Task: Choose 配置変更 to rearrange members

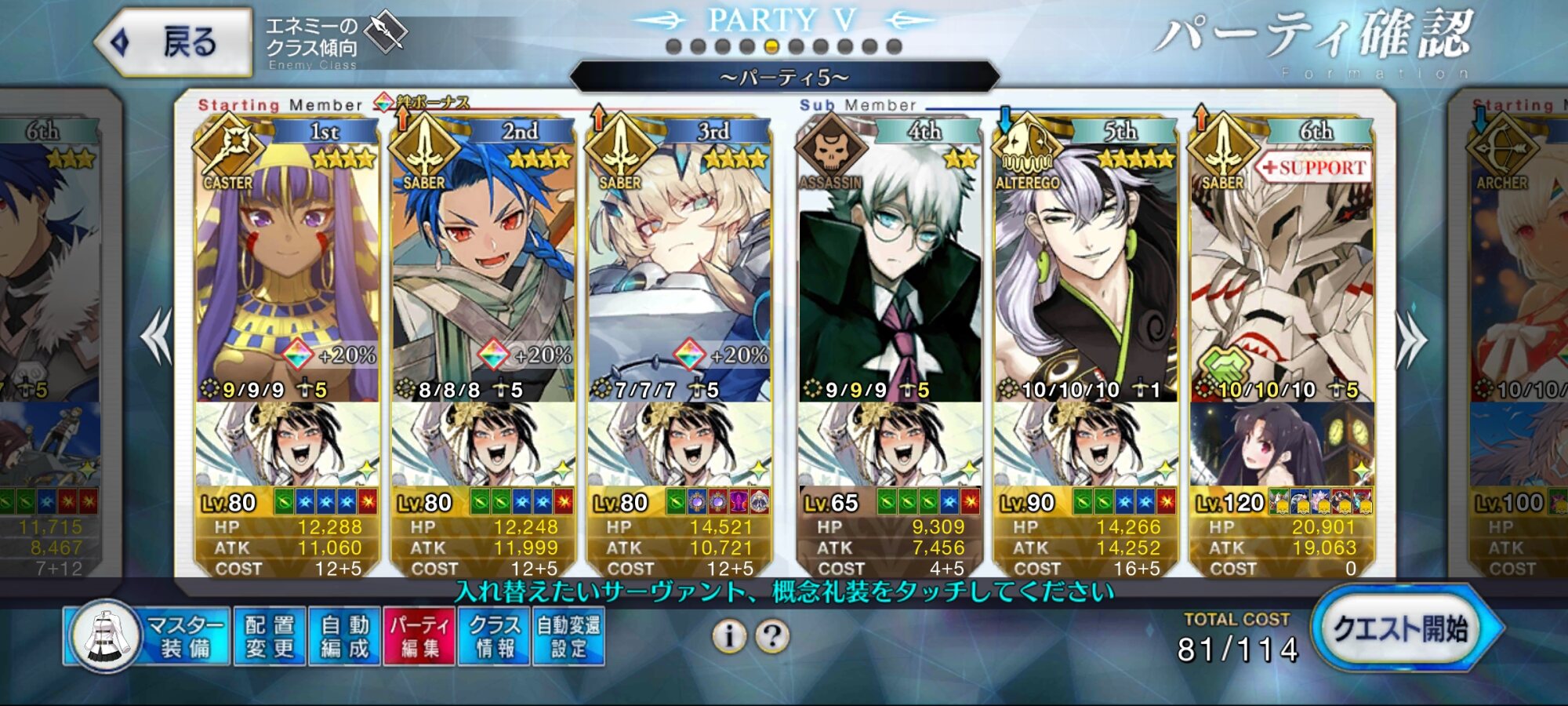Action: pyautogui.click(x=269, y=636)
